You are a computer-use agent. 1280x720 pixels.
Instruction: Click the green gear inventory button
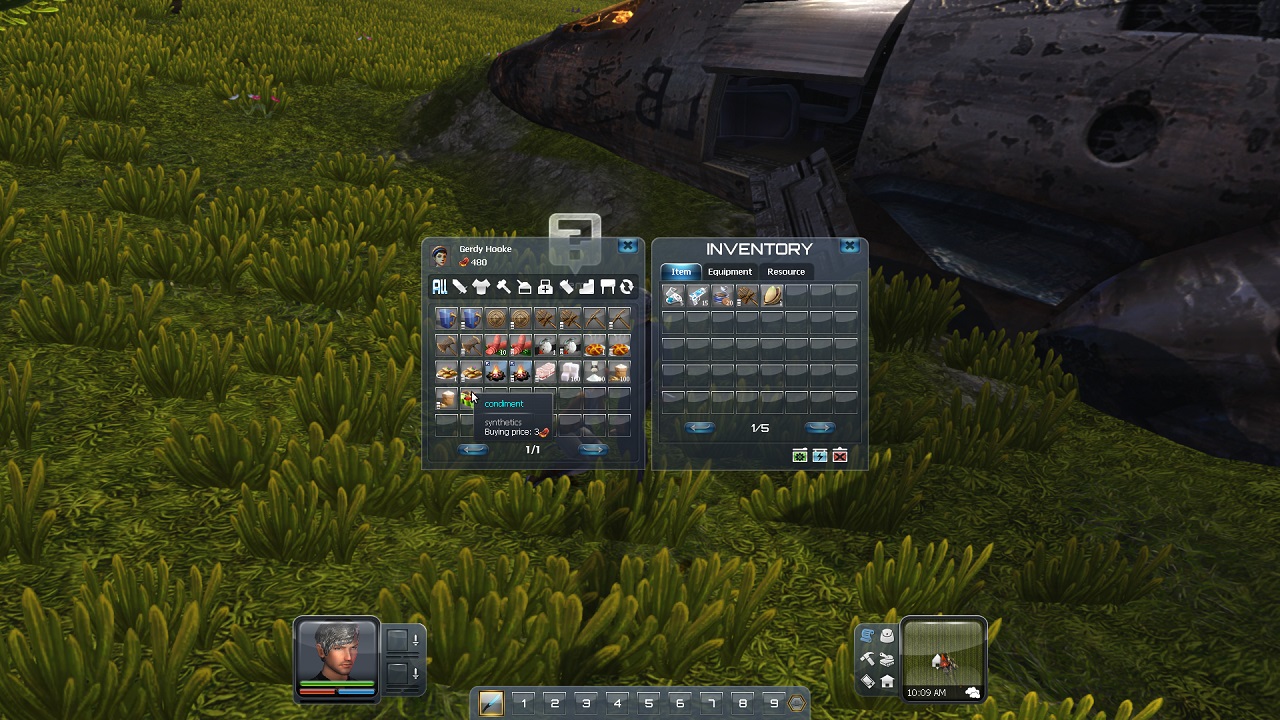[800, 456]
